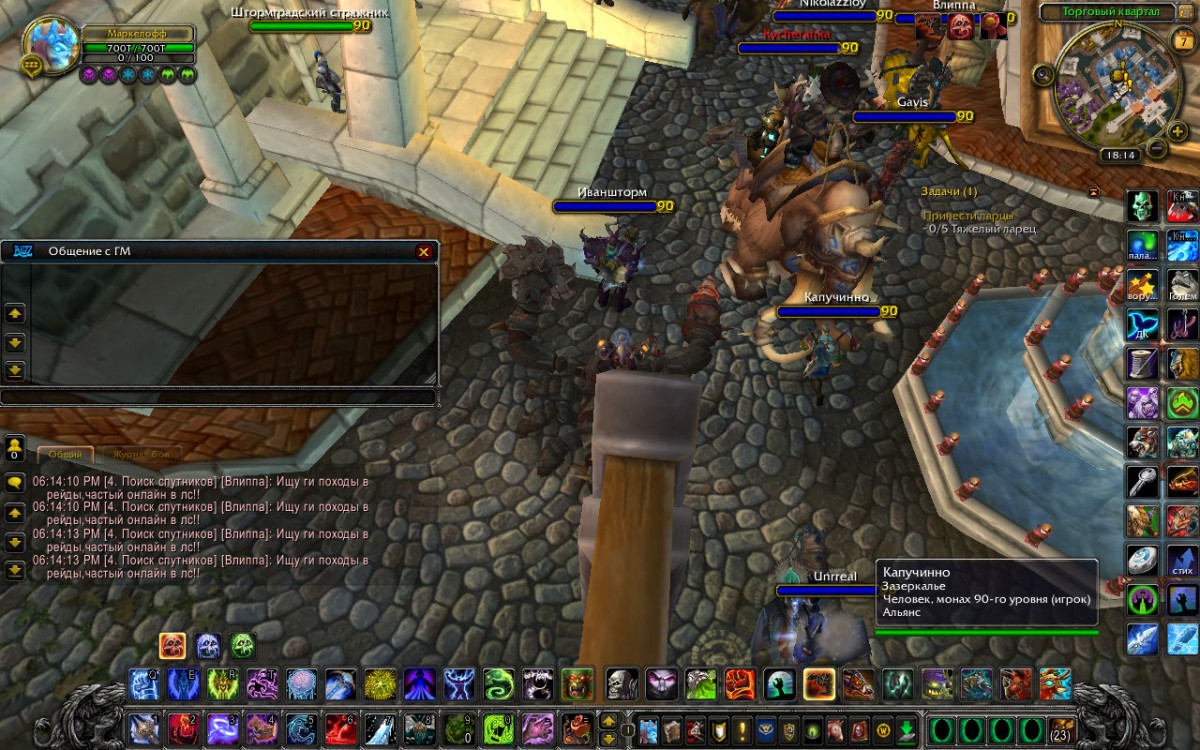Screen dimensions: 1200x750
Task: Use the Голем frog-faced action button
Action: (1183, 283)
